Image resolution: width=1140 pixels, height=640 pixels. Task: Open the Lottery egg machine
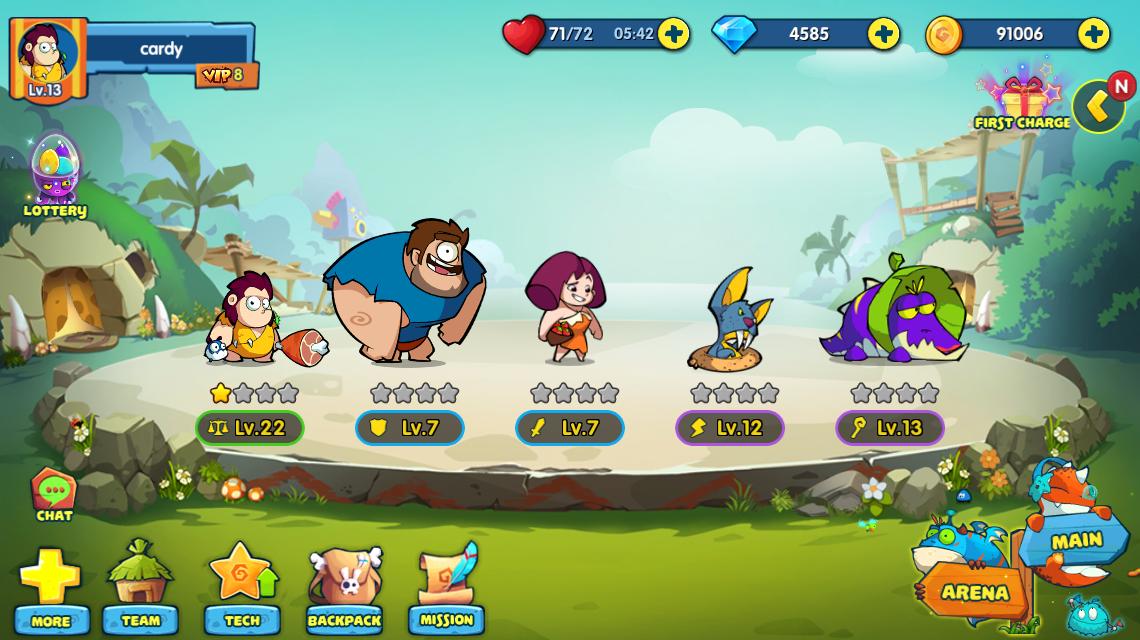click(55, 175)
